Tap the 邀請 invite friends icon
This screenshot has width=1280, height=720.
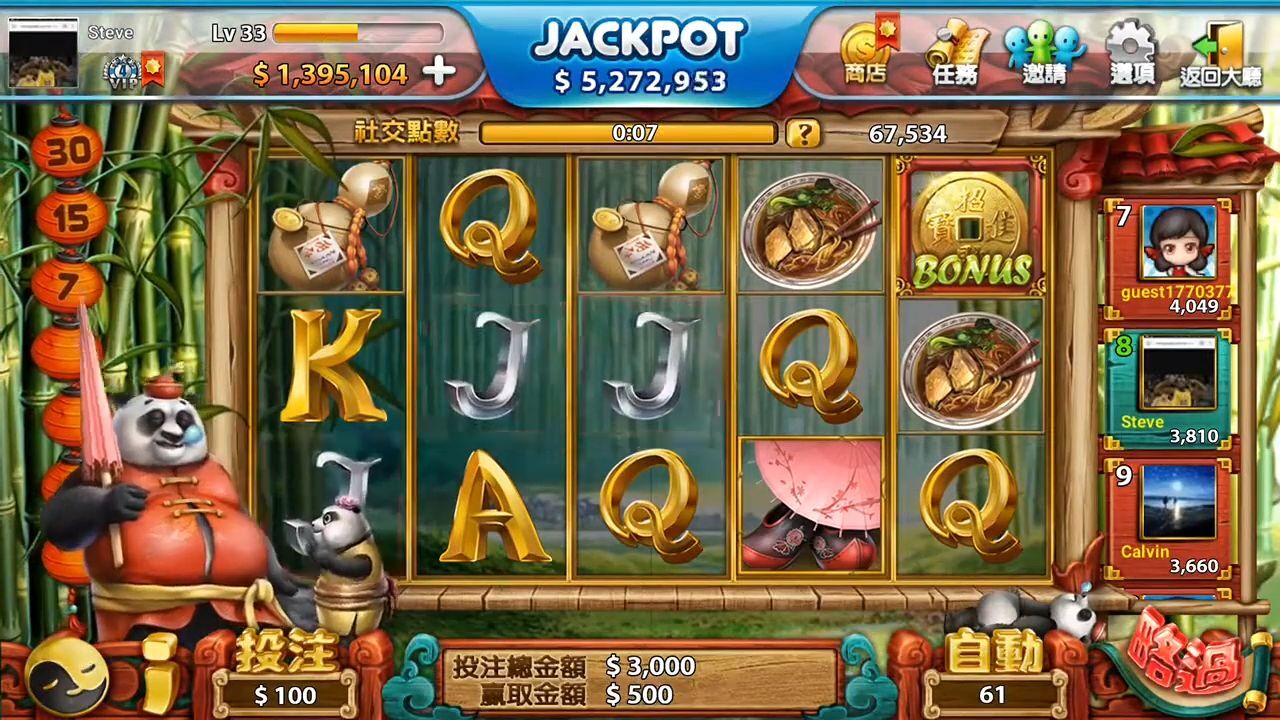tap(1044, 53)
